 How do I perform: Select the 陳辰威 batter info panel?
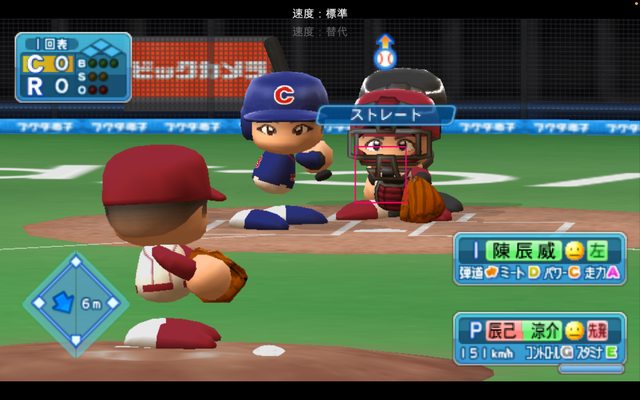pyautogui.click(x=540, y=260)
